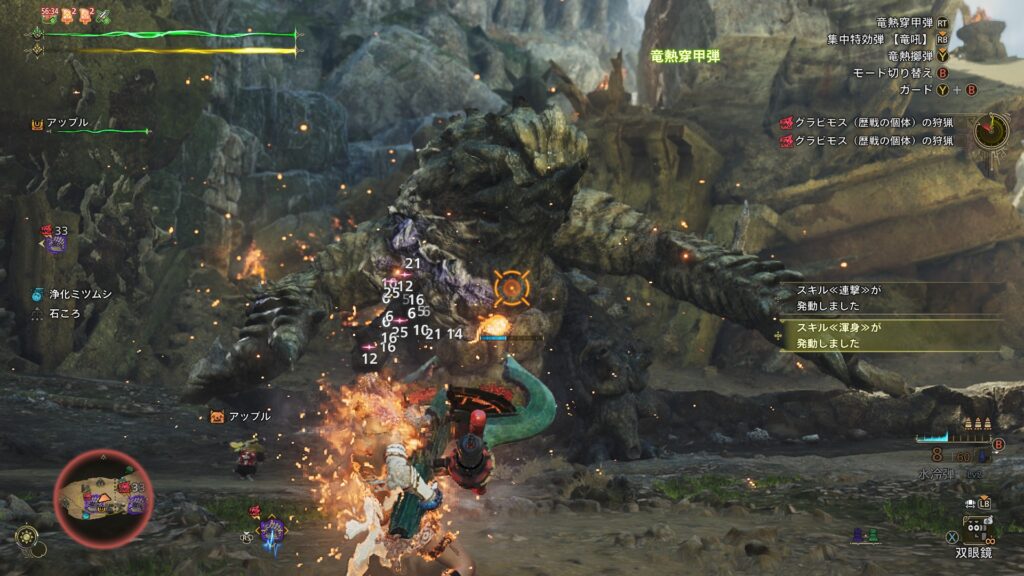Select the monster icon labeled 33

[54, 239]
